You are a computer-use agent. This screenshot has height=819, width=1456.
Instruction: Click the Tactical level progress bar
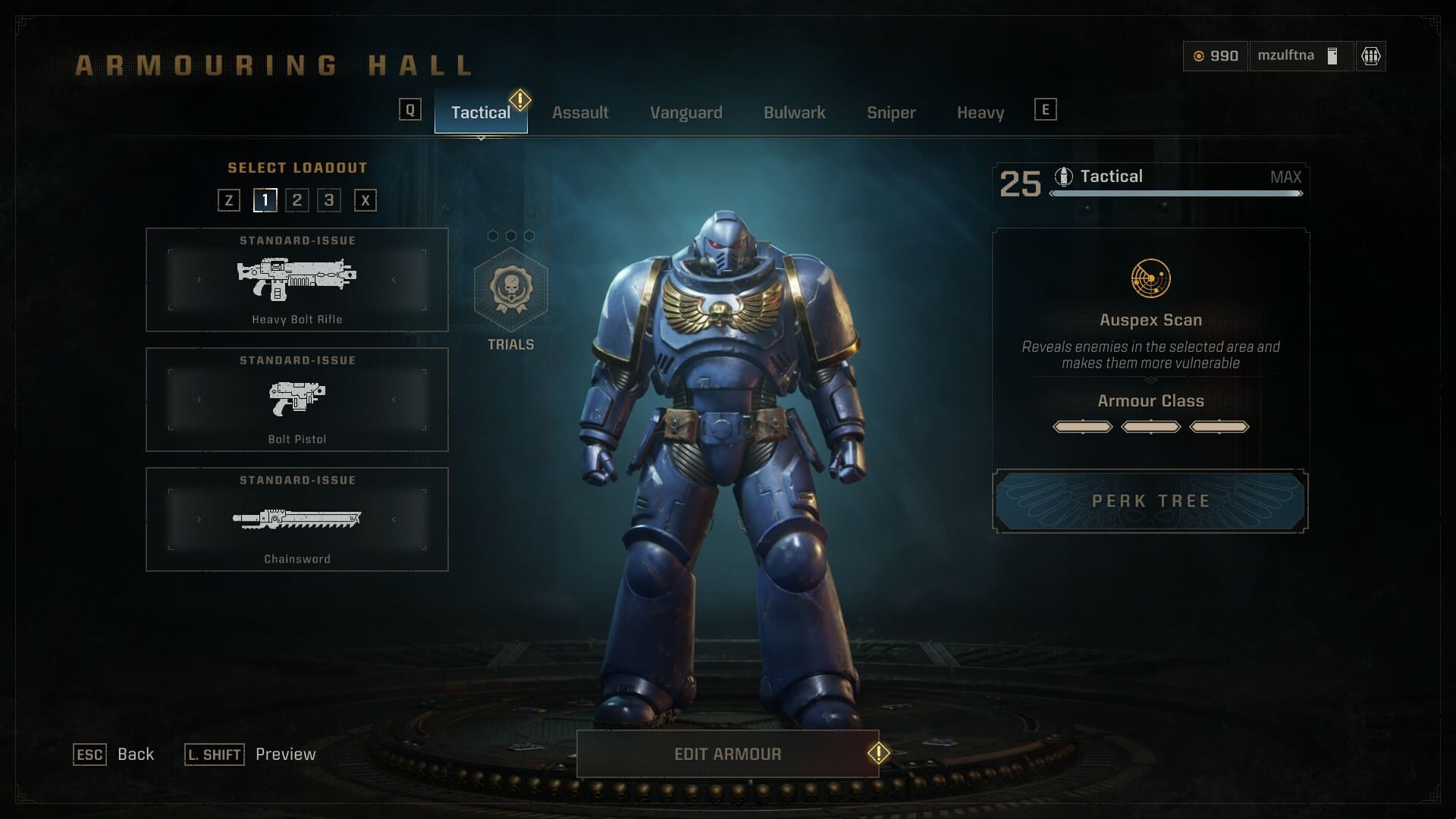click(x=1175, y=193)
